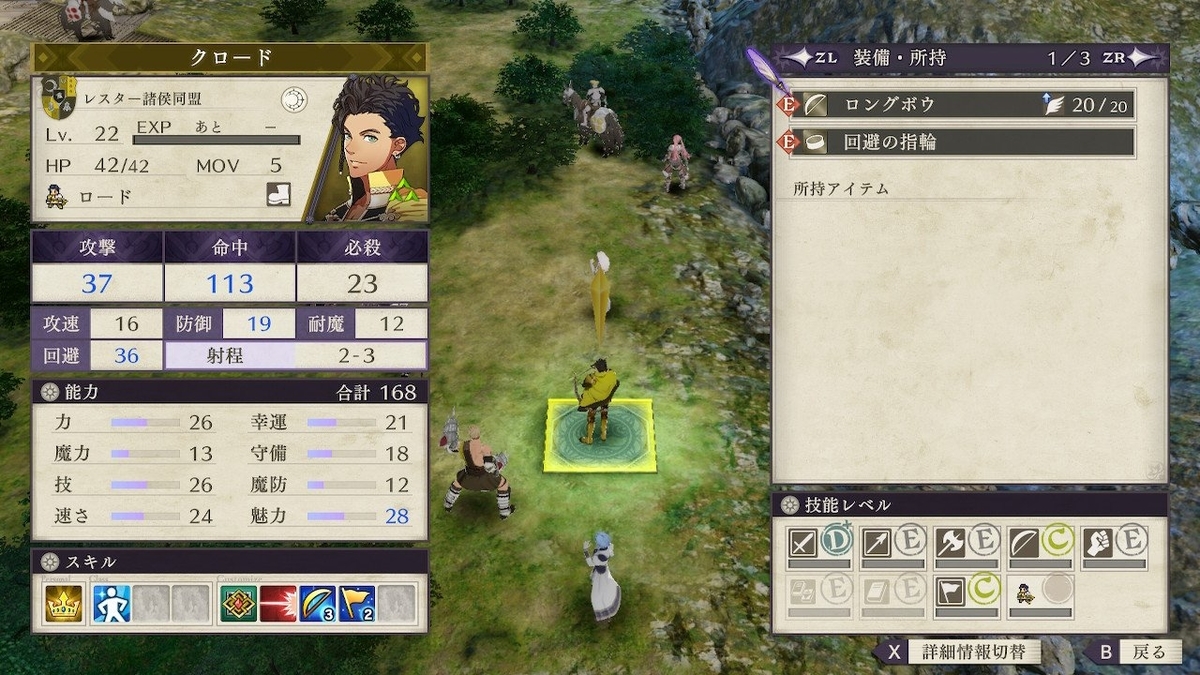This screenshot has width=1200, height=675.
Task: Select the flag authority skill level icon
Action: [950, 591]
